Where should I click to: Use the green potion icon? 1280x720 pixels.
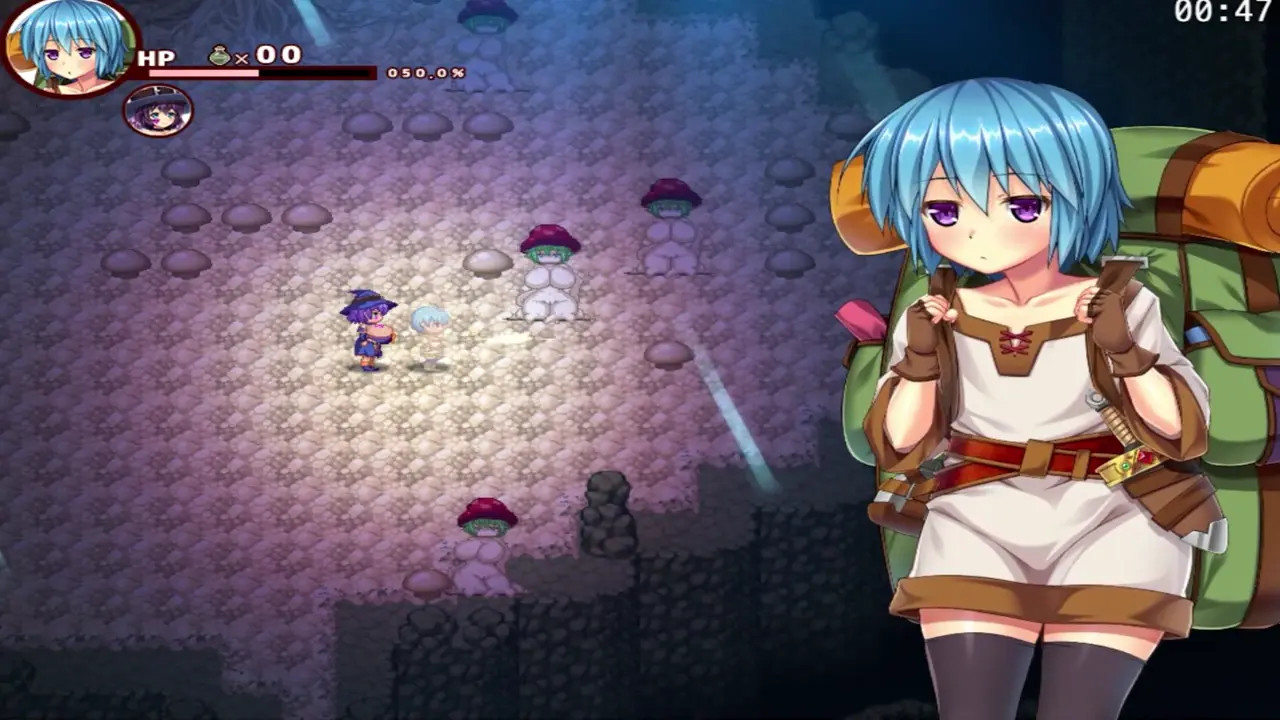pos(220,56)
